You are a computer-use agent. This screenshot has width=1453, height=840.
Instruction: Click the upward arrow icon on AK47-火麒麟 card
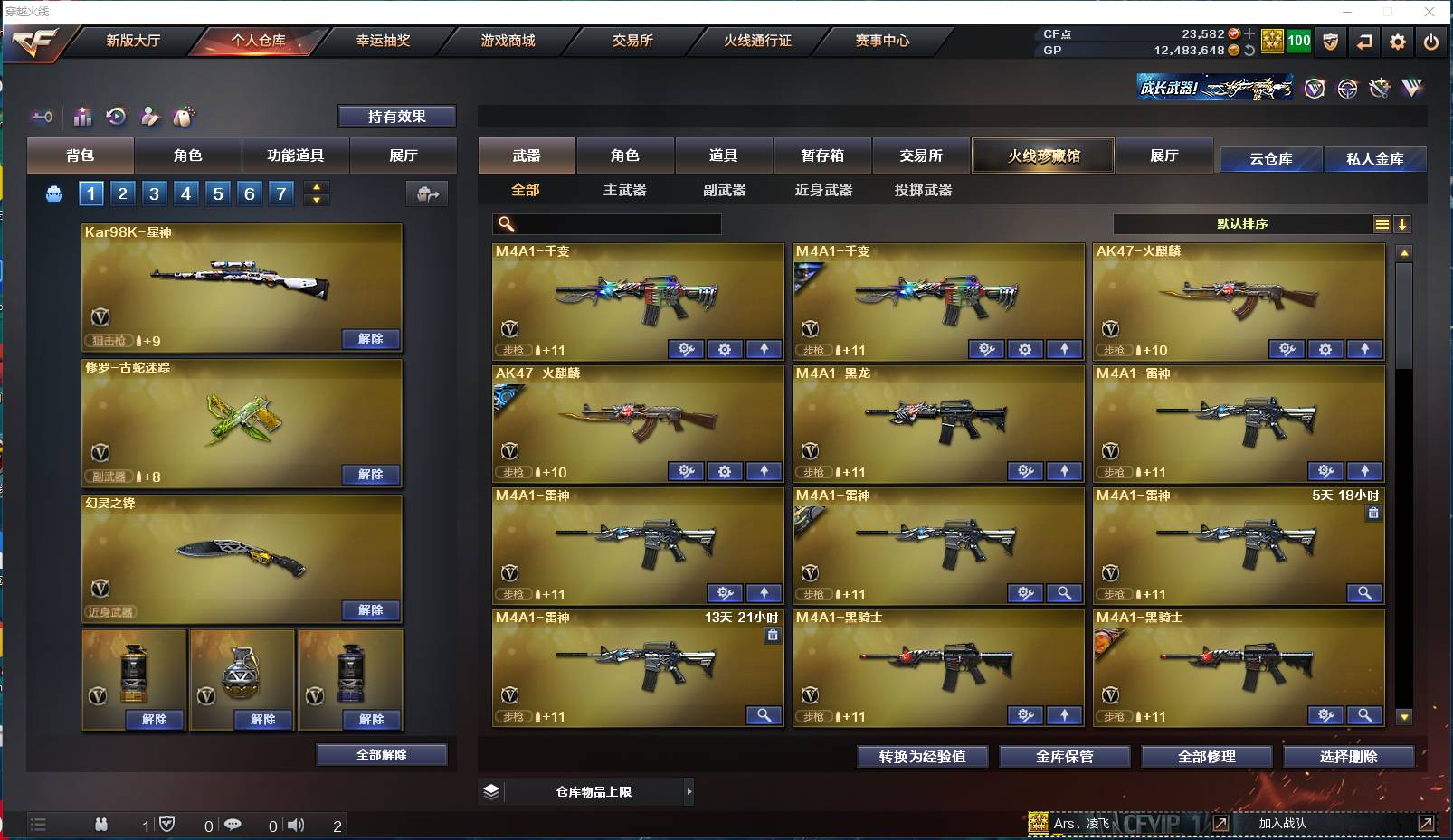pos(1366,349)
